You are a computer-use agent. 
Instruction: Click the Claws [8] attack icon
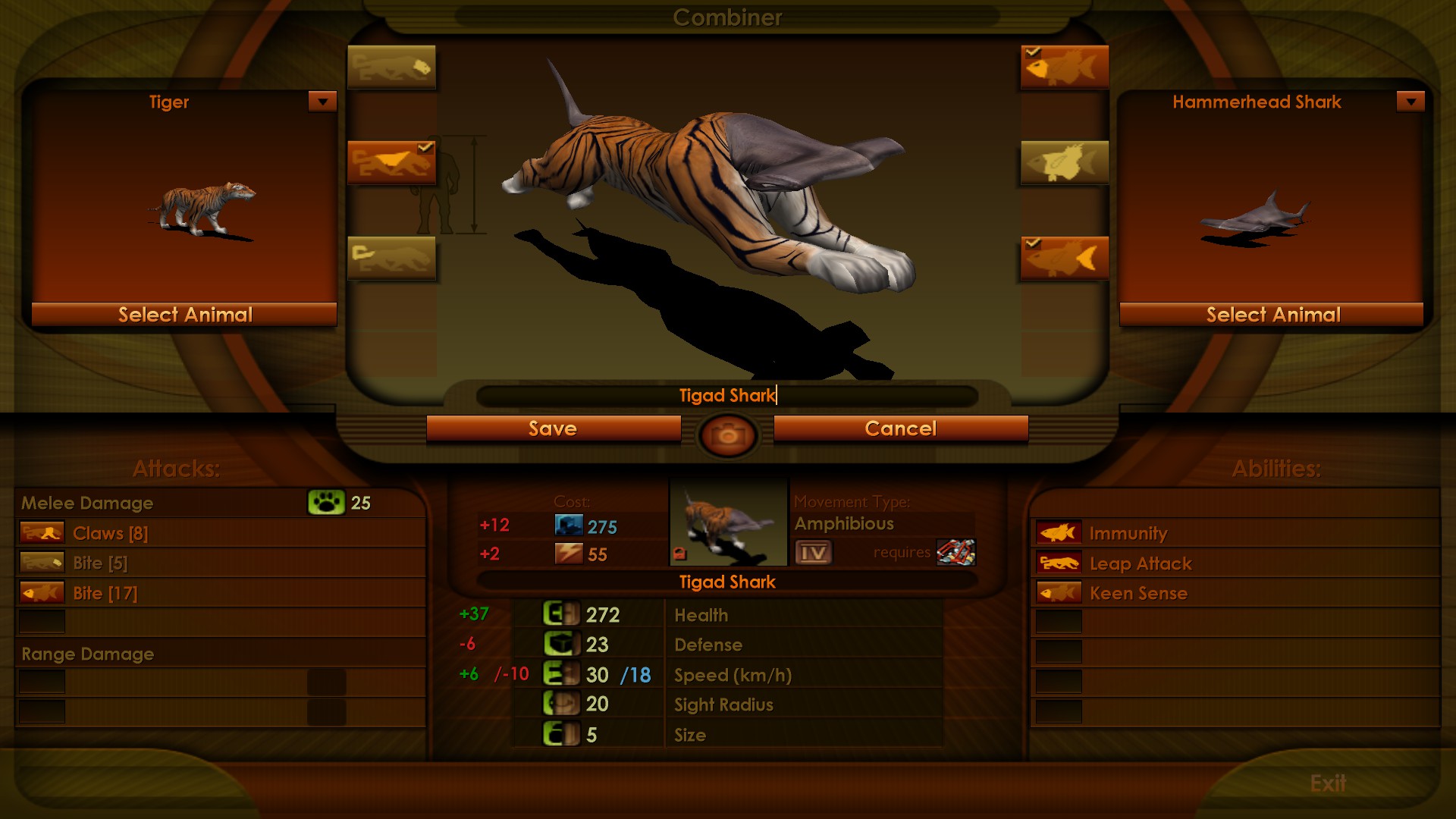(x=40, y=533)
